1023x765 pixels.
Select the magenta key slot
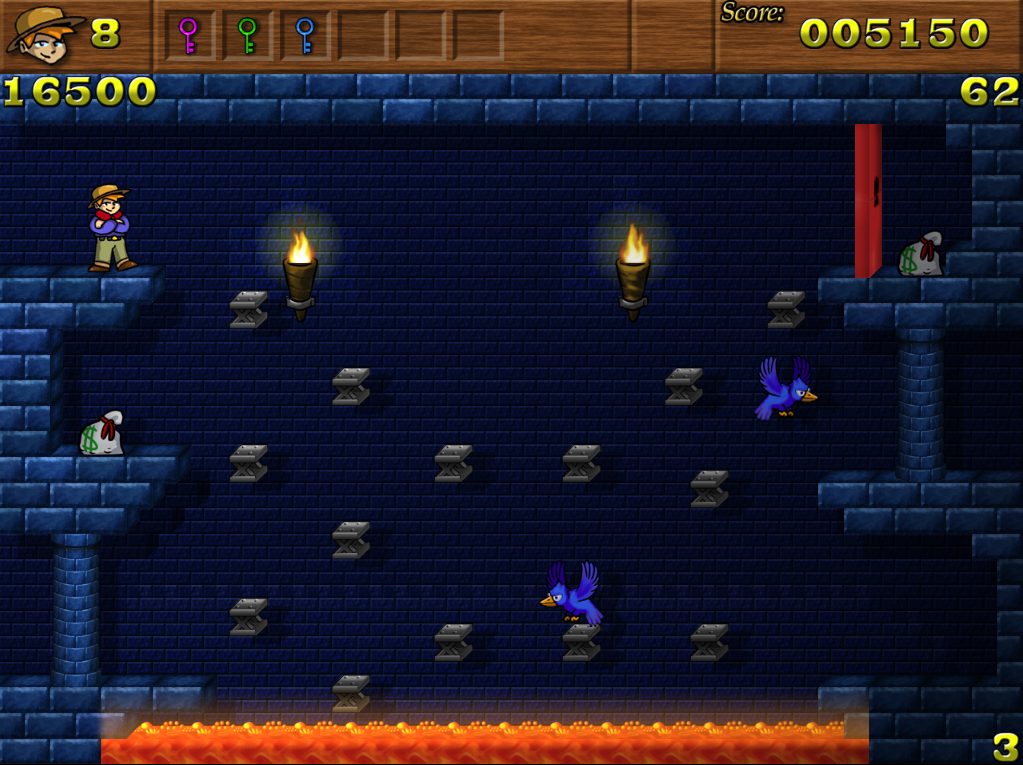coord(189,36)
